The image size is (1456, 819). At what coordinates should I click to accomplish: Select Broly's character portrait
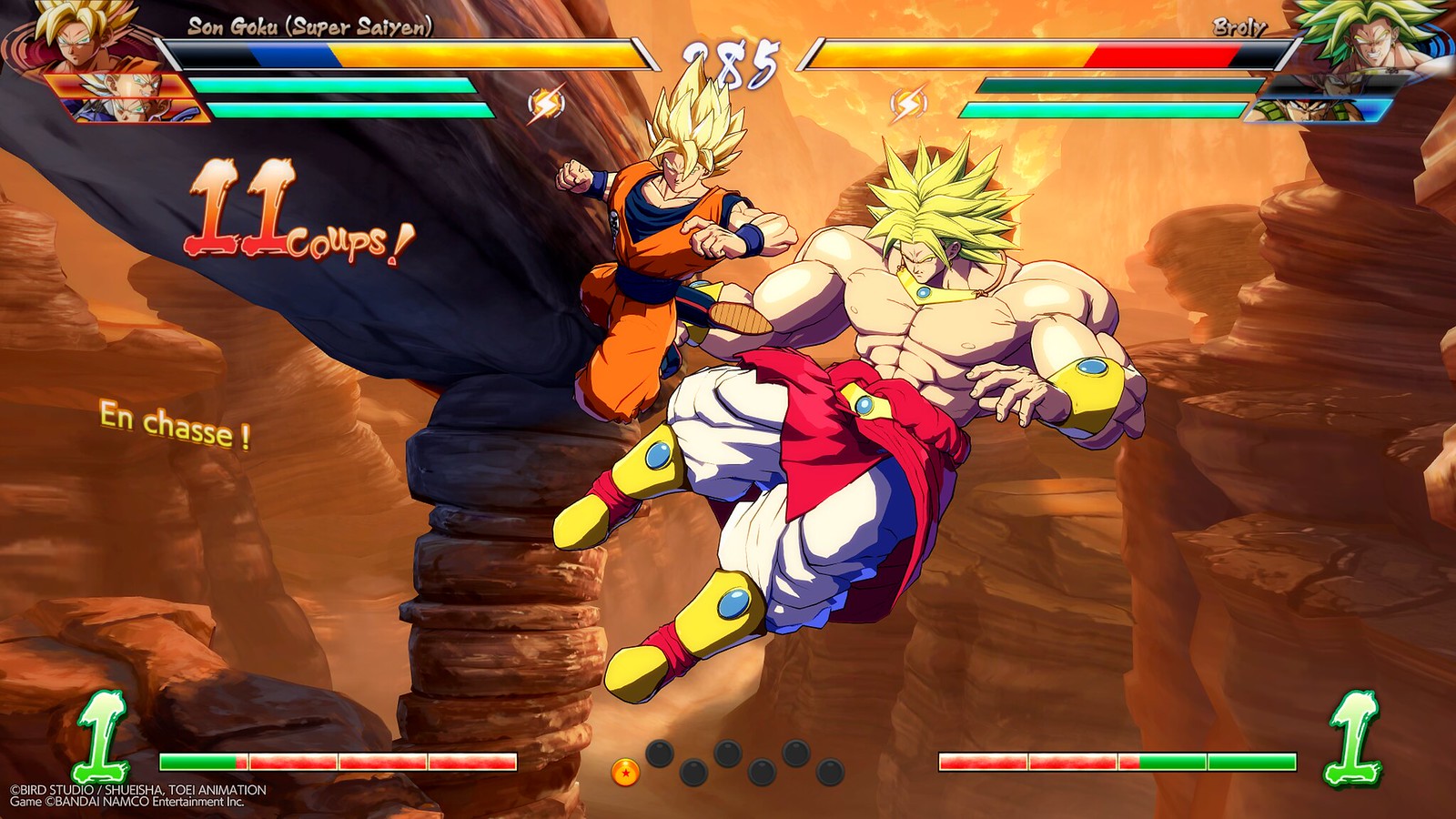pos(1372,38)
